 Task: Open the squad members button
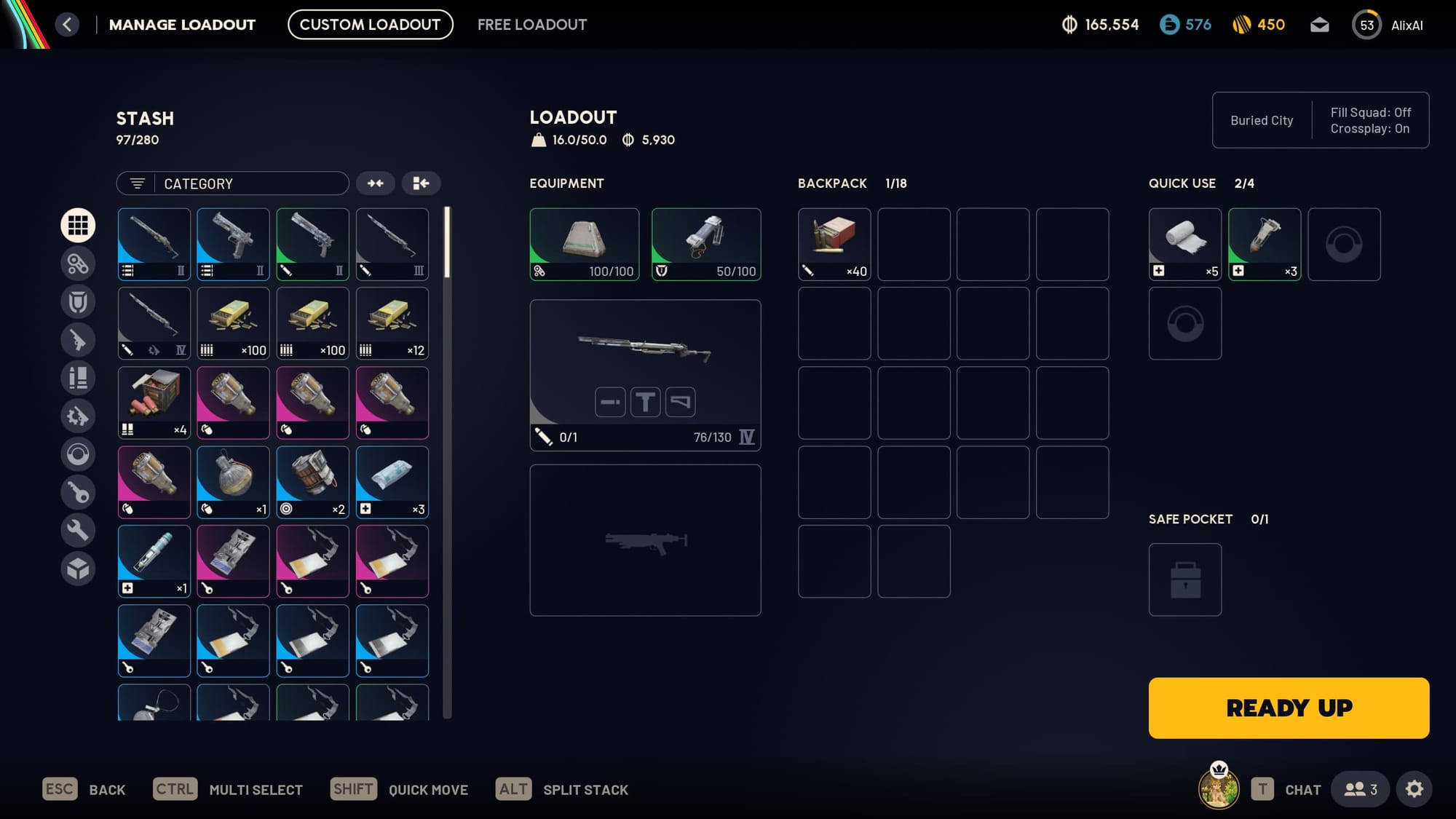pyautogui.click(x=1359, y=789)
